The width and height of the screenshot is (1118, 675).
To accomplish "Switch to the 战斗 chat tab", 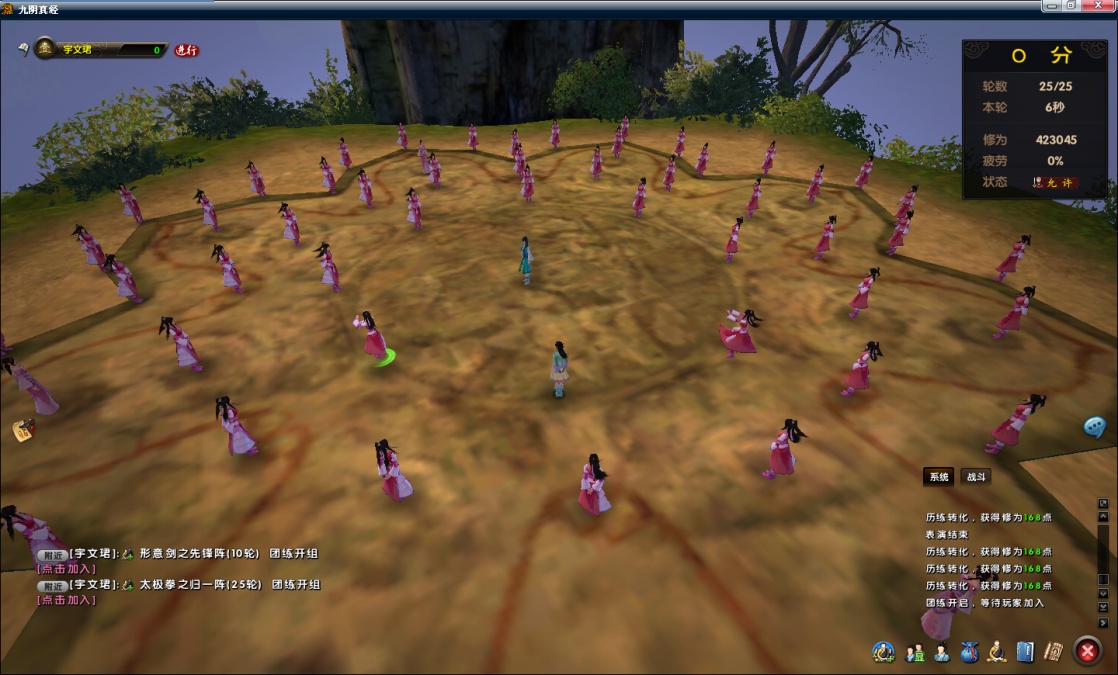I will [x=974, y=477].
